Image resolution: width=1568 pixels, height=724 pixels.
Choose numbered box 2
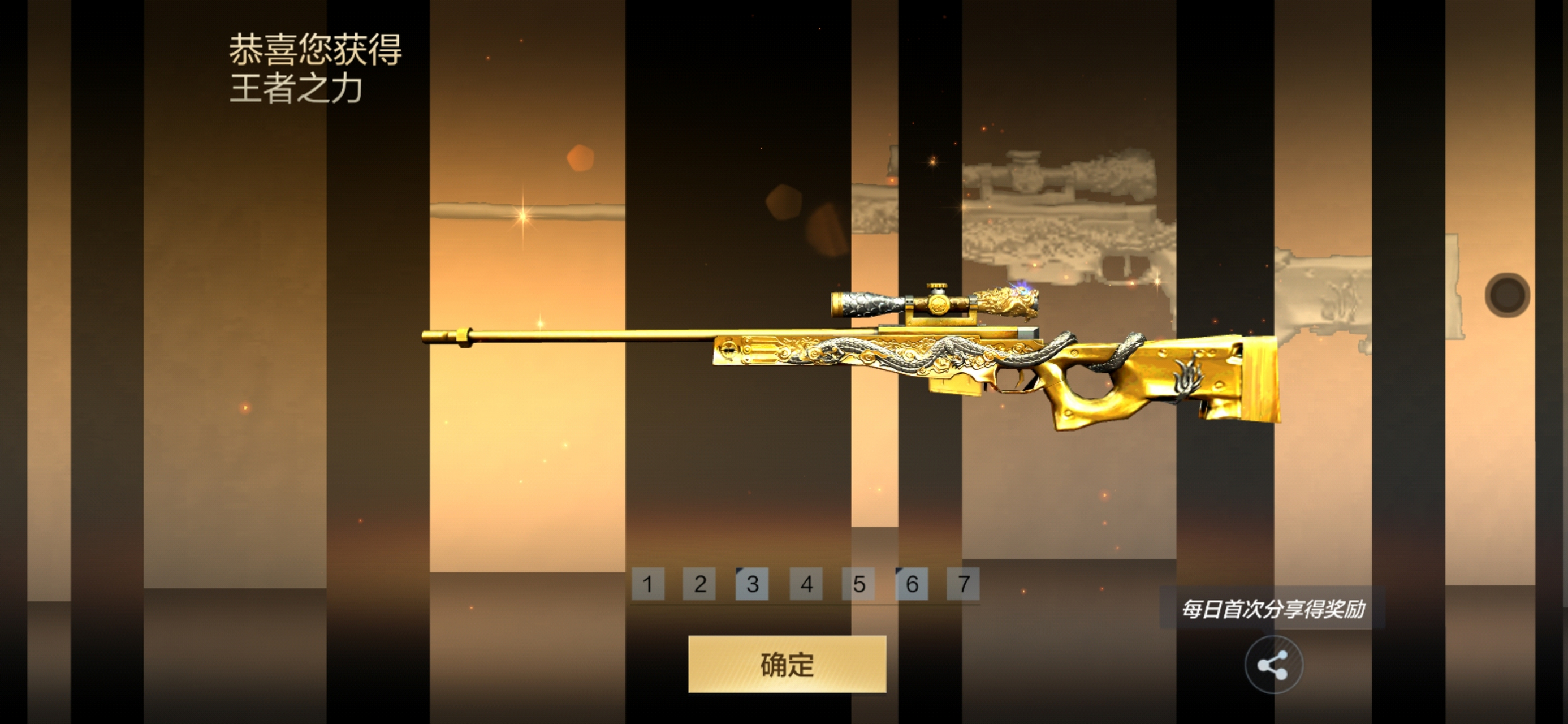tap(699, 584)
